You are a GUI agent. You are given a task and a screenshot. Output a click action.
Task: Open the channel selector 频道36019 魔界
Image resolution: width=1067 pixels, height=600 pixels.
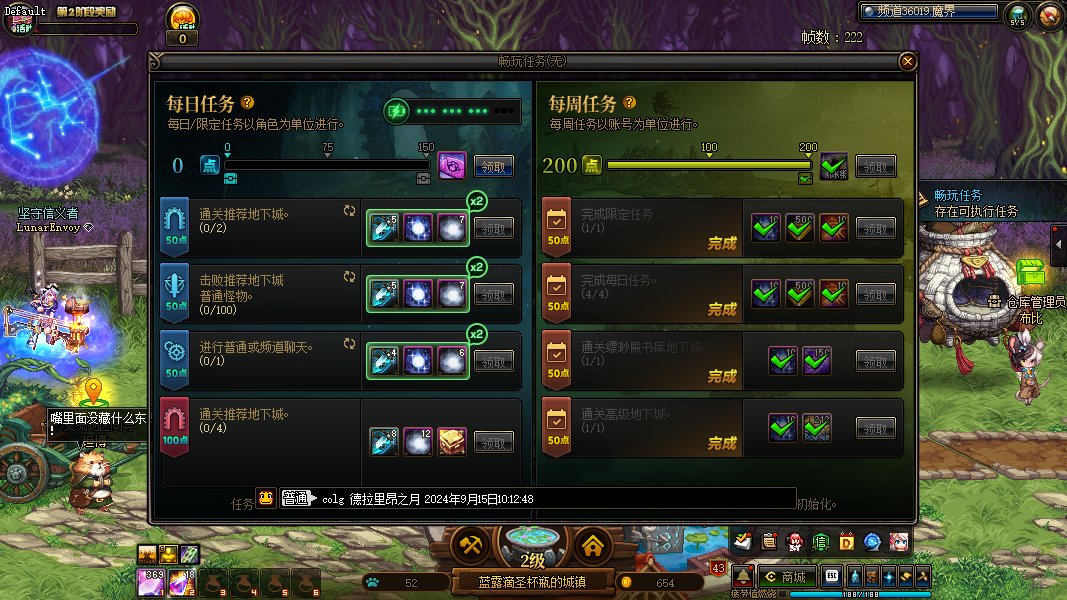930,12
